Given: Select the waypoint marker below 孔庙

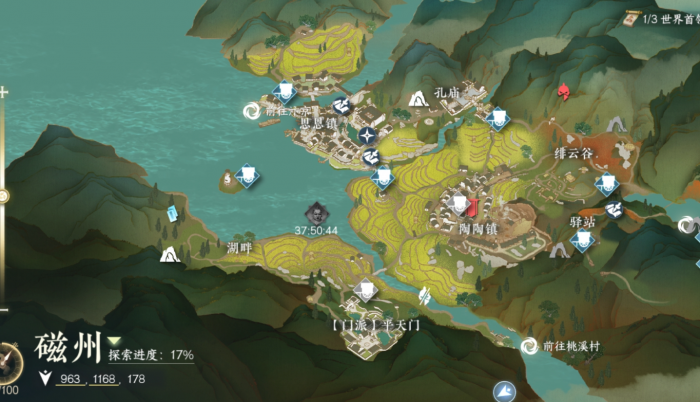Looking at the screenshot, I should pyautogui.click(x=498, y=118).
